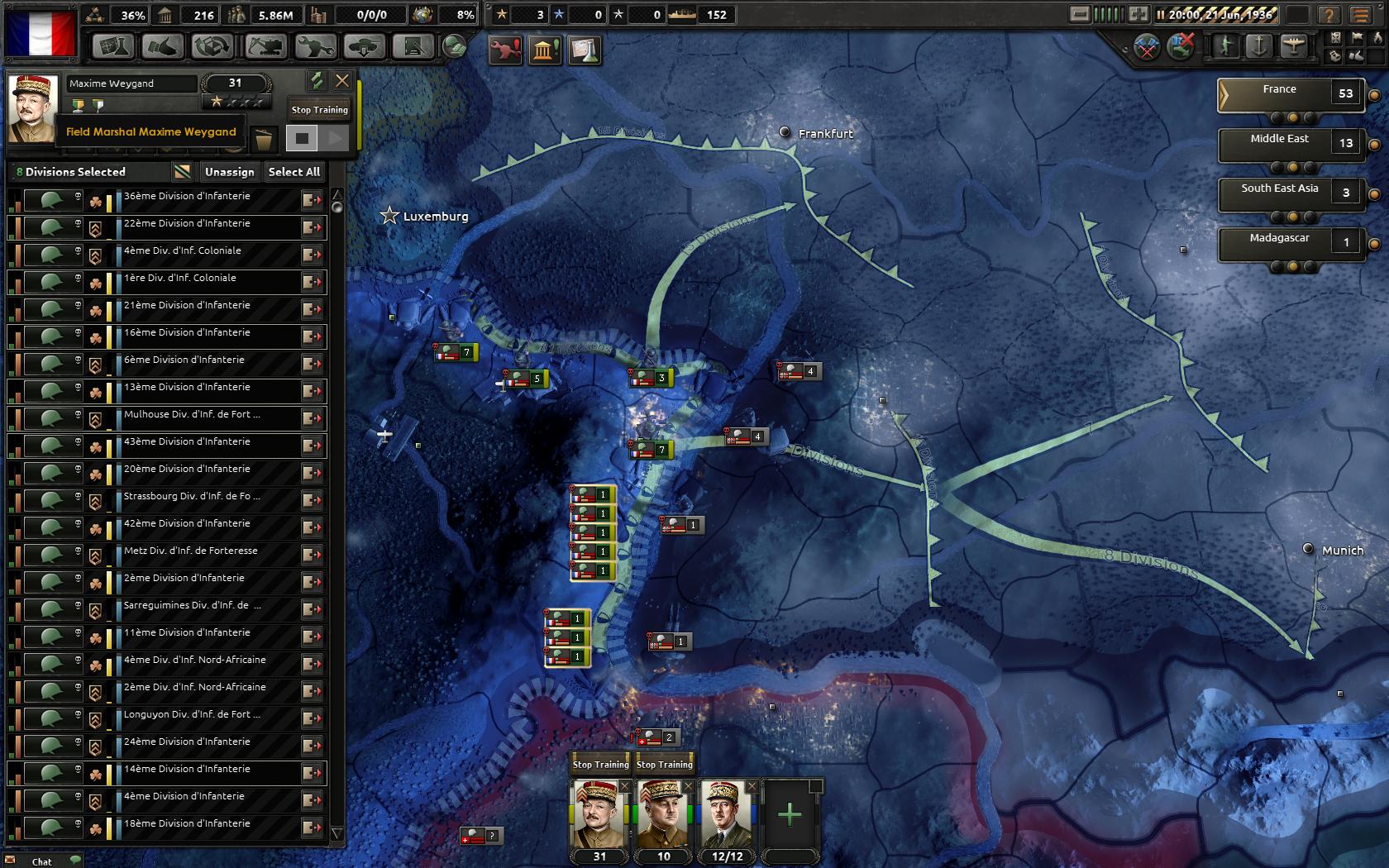
Task: Open the game menu in top-right corner
Action: 1362,14
